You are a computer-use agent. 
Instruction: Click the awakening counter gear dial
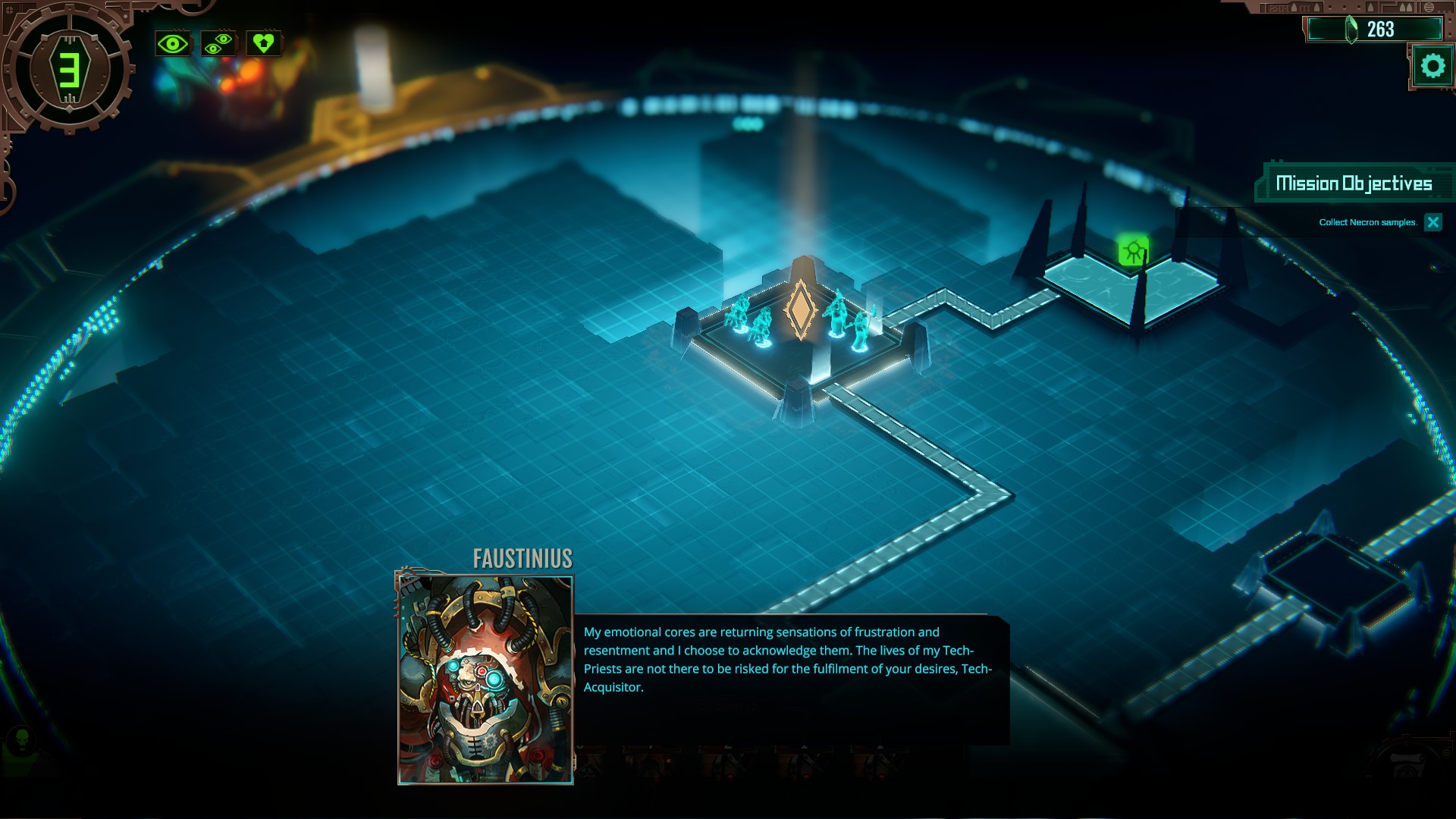pos(69,70)
